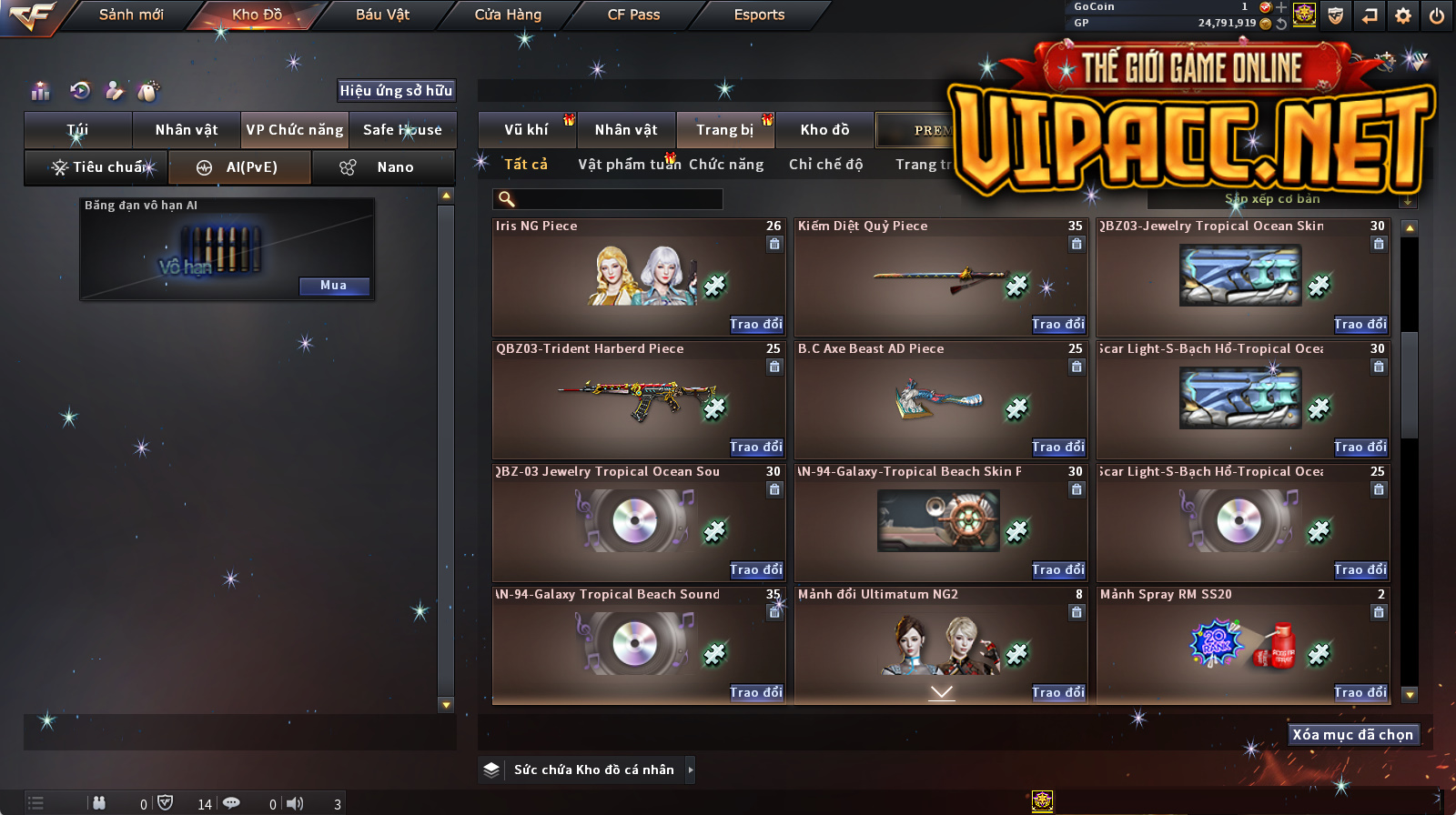
Task: Open the CF Pass menu
Action: [x=633, y=15]
